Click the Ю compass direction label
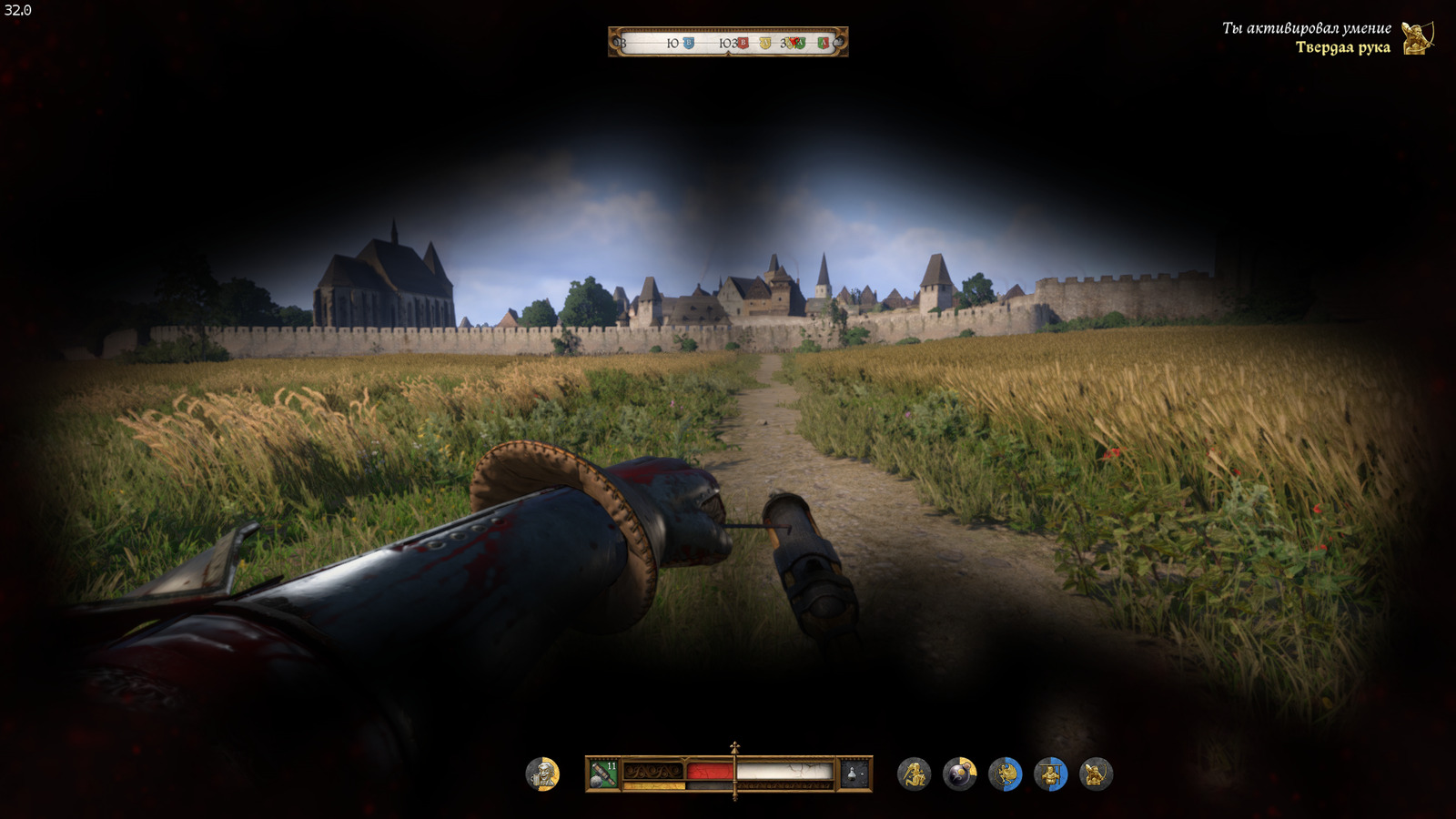1456x819 pixels. click(672, 43)
